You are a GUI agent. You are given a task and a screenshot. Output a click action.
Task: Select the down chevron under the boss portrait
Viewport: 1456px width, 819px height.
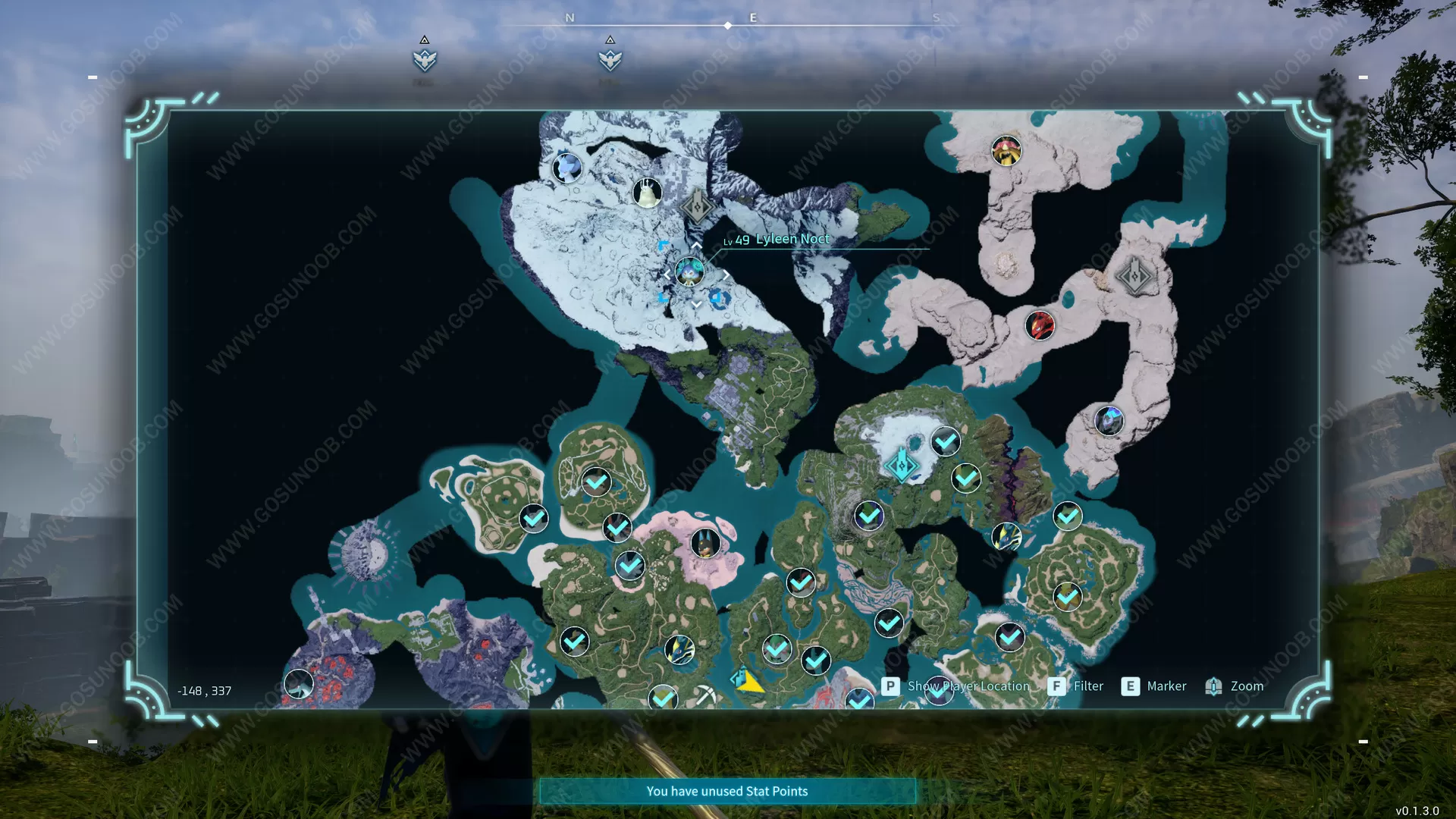point(695,303)
